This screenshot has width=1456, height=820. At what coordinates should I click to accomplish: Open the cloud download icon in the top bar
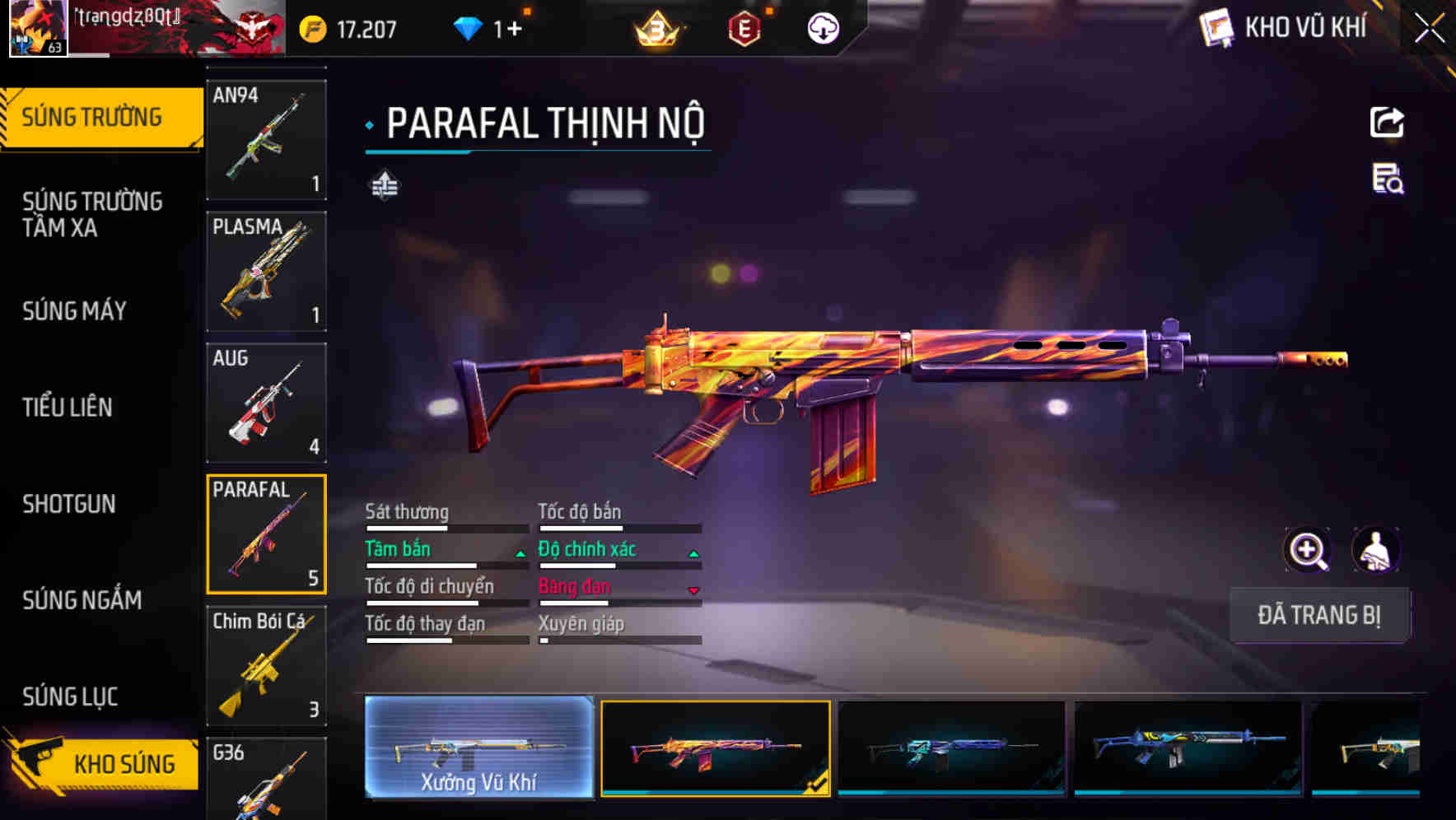[823, 28]
